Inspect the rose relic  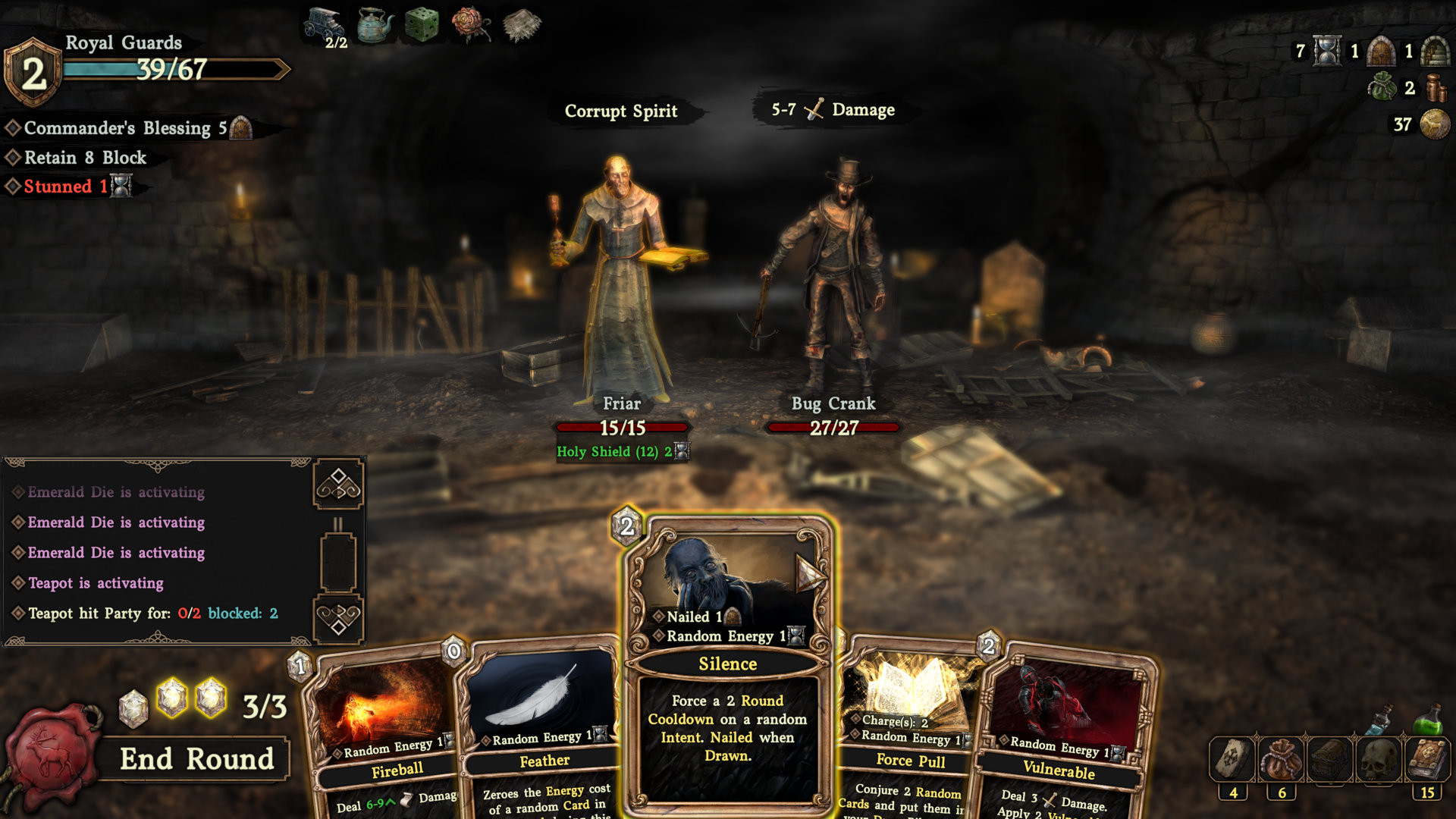[x=470, y=24]
